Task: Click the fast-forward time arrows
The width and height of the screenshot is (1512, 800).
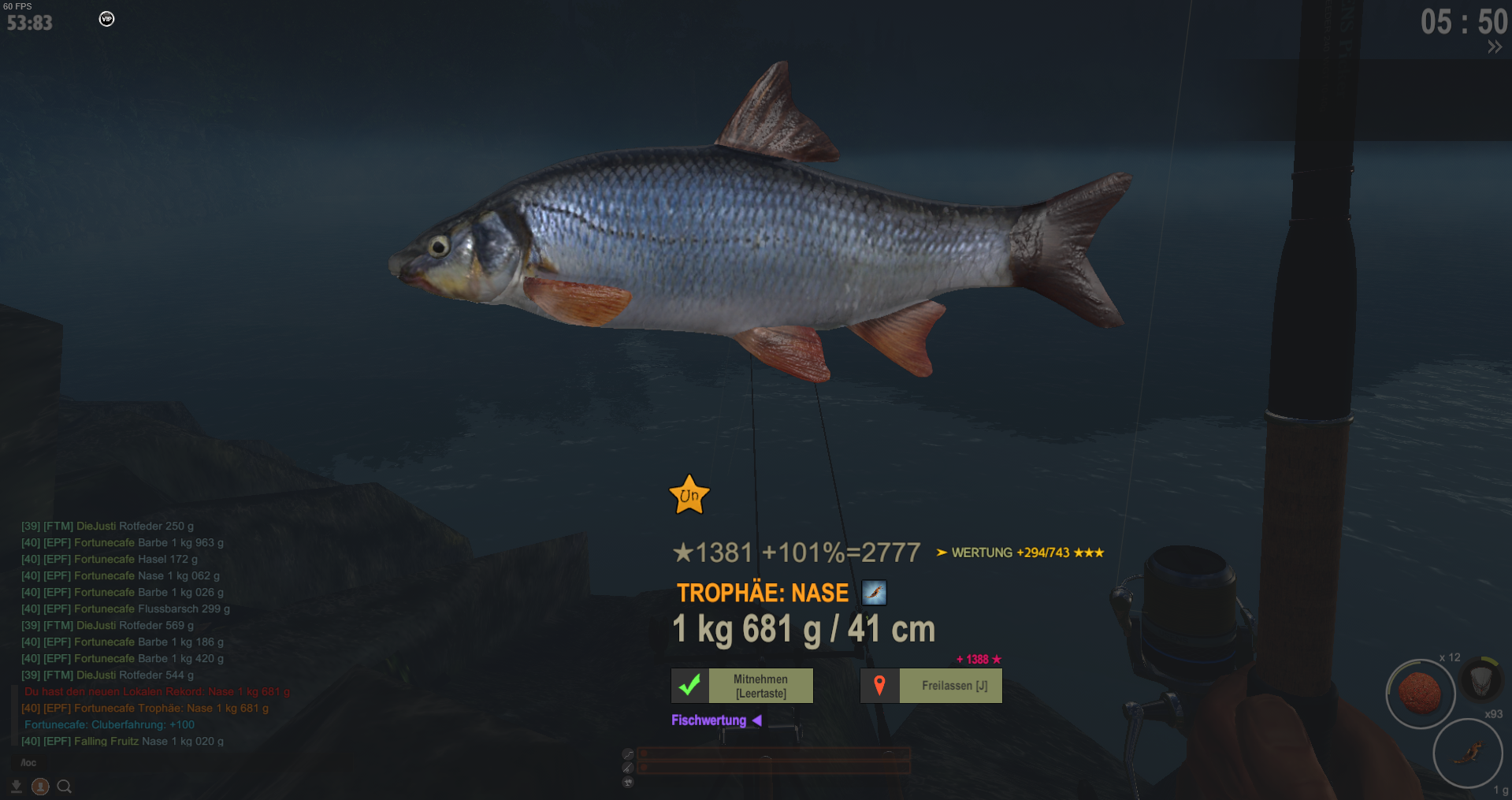Action: tap(1494, 47)
